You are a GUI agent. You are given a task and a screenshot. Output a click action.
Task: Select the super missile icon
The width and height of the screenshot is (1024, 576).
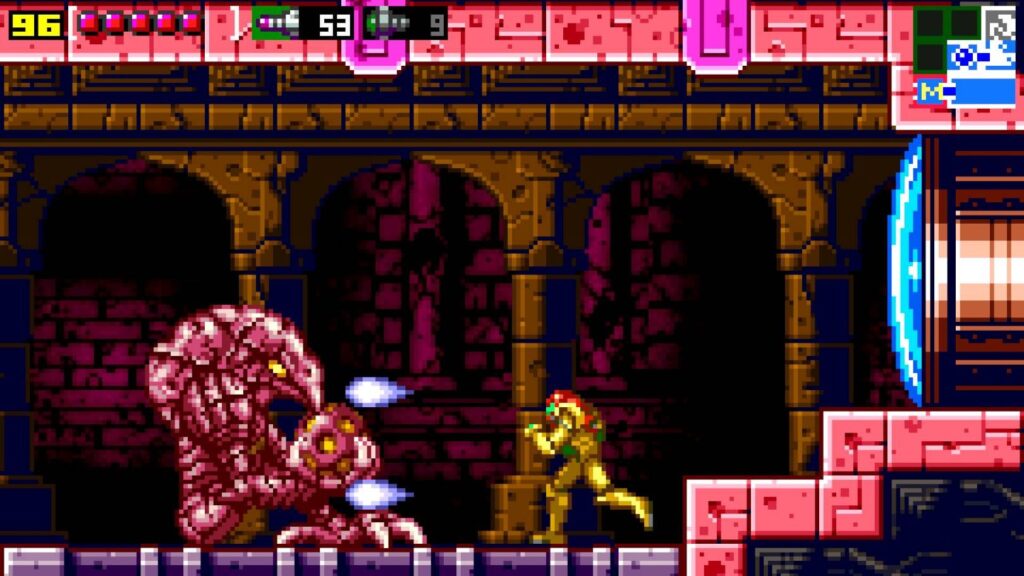coord(387,22)
